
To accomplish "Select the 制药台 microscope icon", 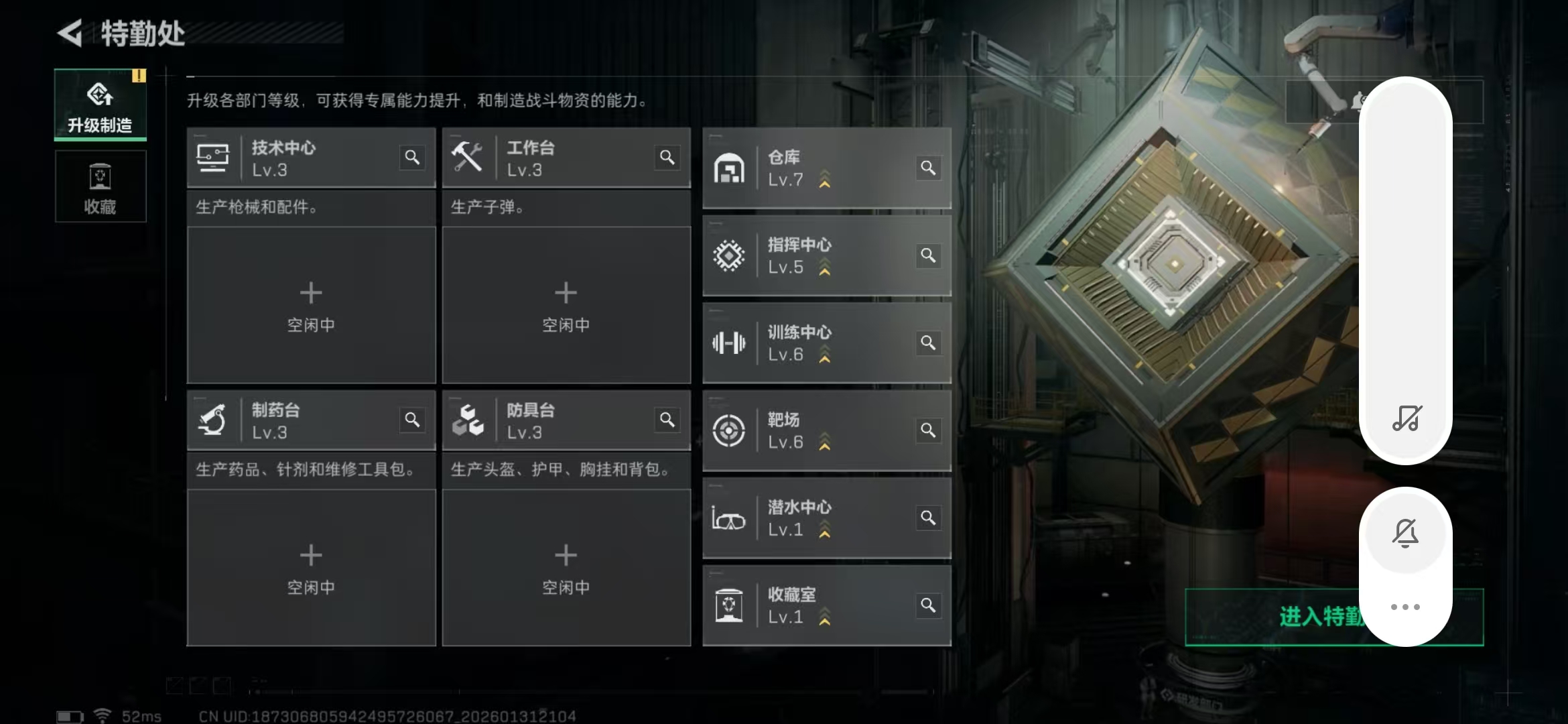I will click(x=213, y=420).
